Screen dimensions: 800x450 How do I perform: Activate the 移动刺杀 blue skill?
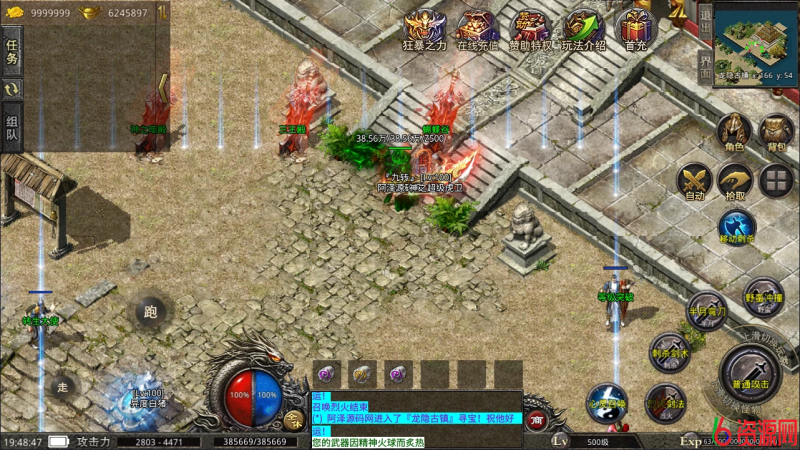[x=737, y=227]
